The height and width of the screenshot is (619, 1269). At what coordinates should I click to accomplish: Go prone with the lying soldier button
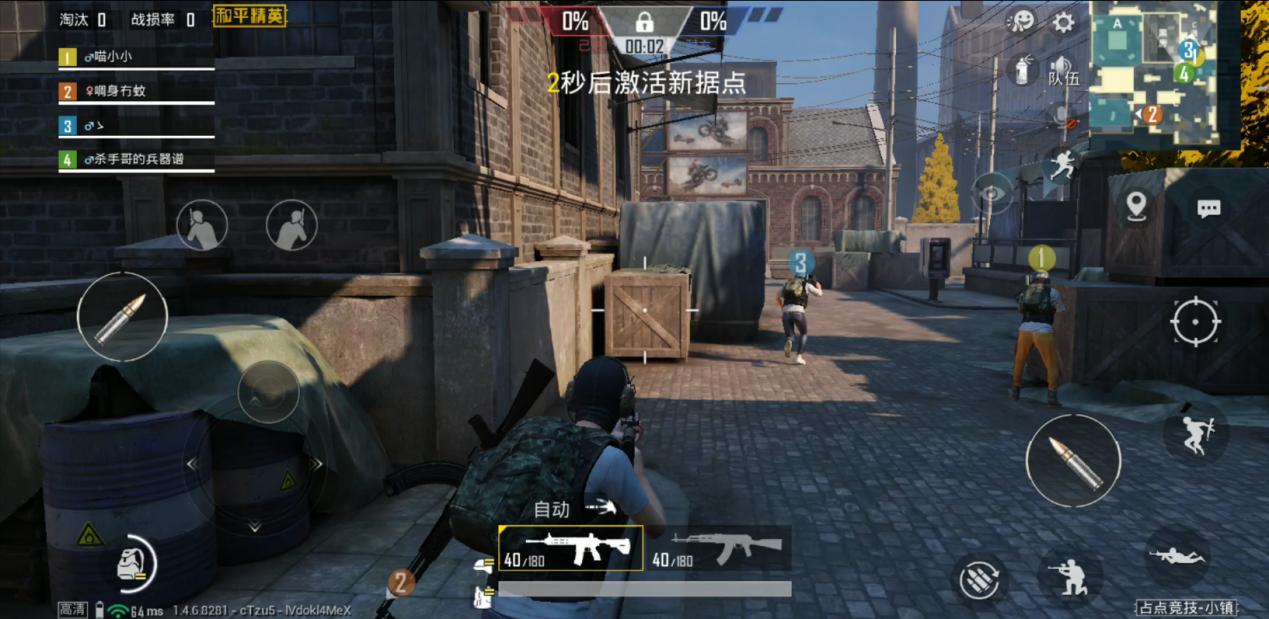pyautogui.click(x=1177, y=555)
